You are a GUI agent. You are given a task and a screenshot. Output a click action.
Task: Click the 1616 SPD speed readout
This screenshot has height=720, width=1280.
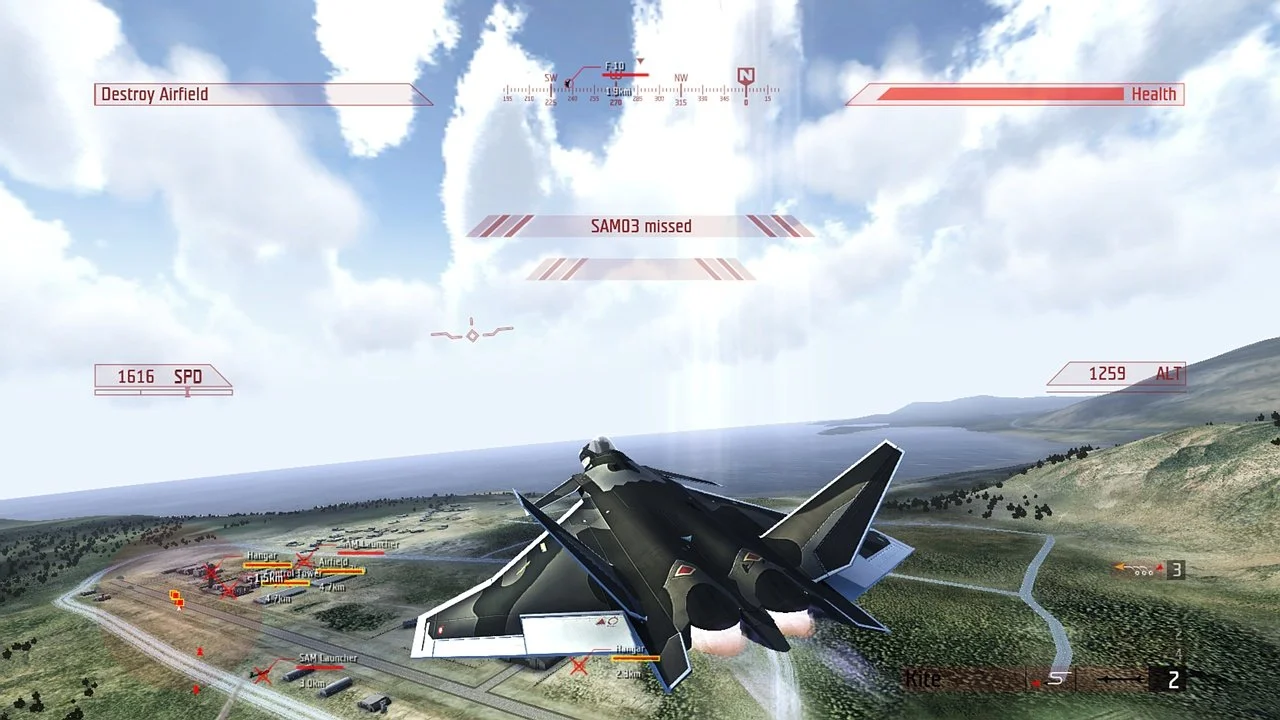coord(160,377)
